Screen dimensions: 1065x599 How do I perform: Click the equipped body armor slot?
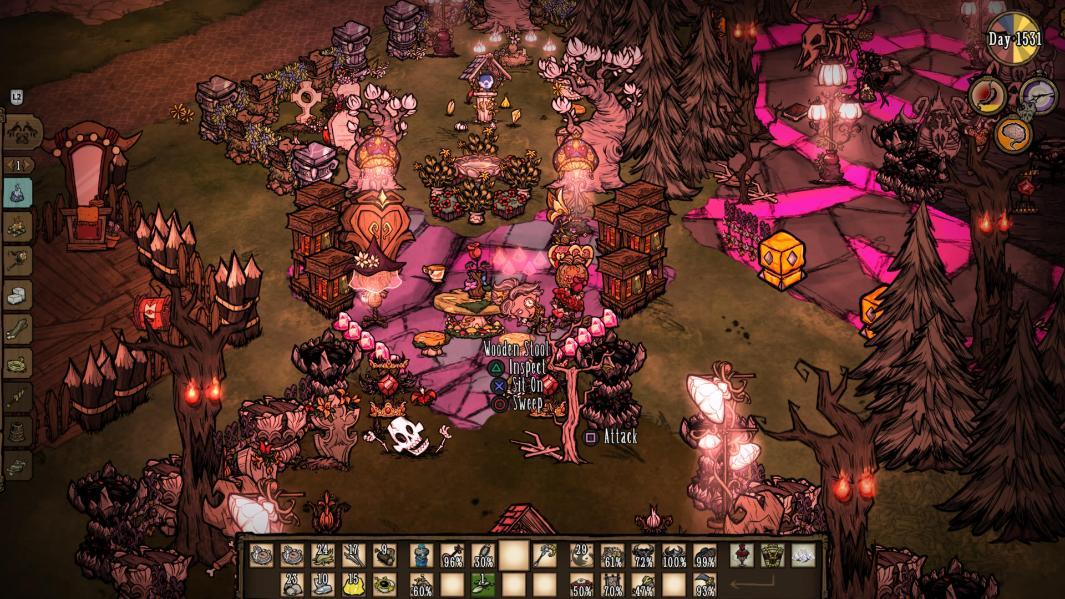click(x=772, y=555)
